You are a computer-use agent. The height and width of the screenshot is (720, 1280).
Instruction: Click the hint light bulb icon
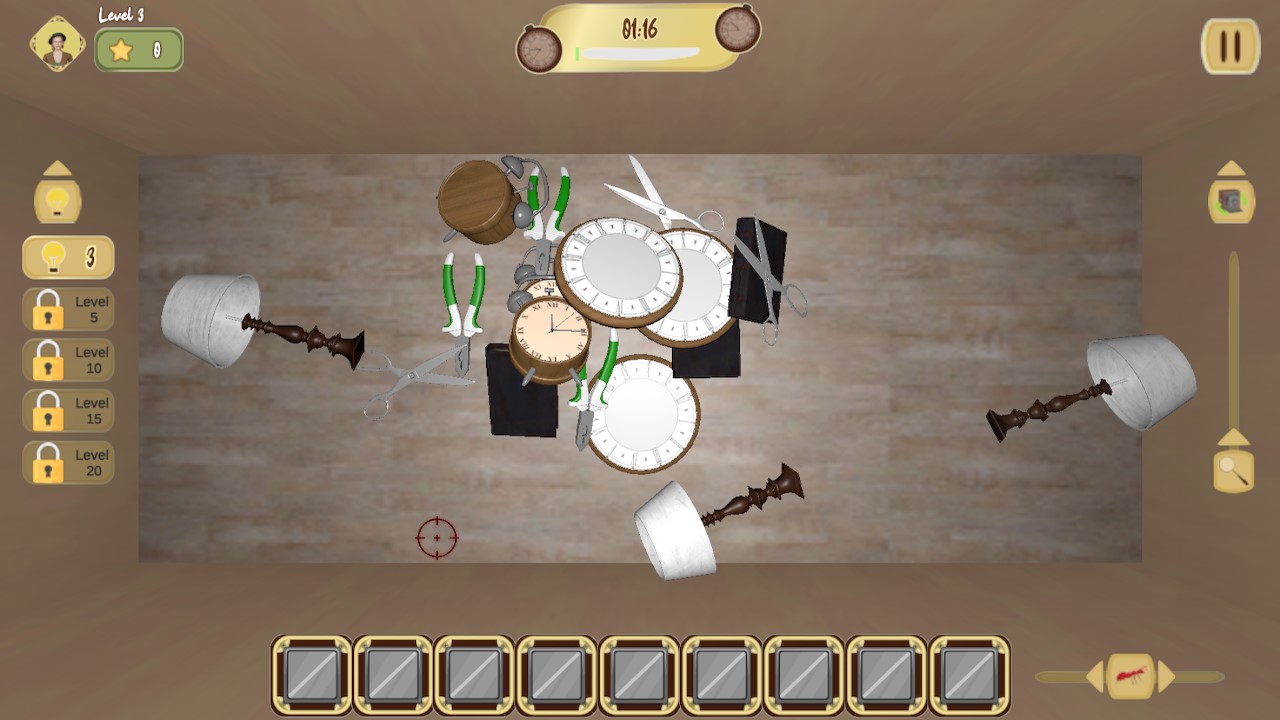(58, 202)
